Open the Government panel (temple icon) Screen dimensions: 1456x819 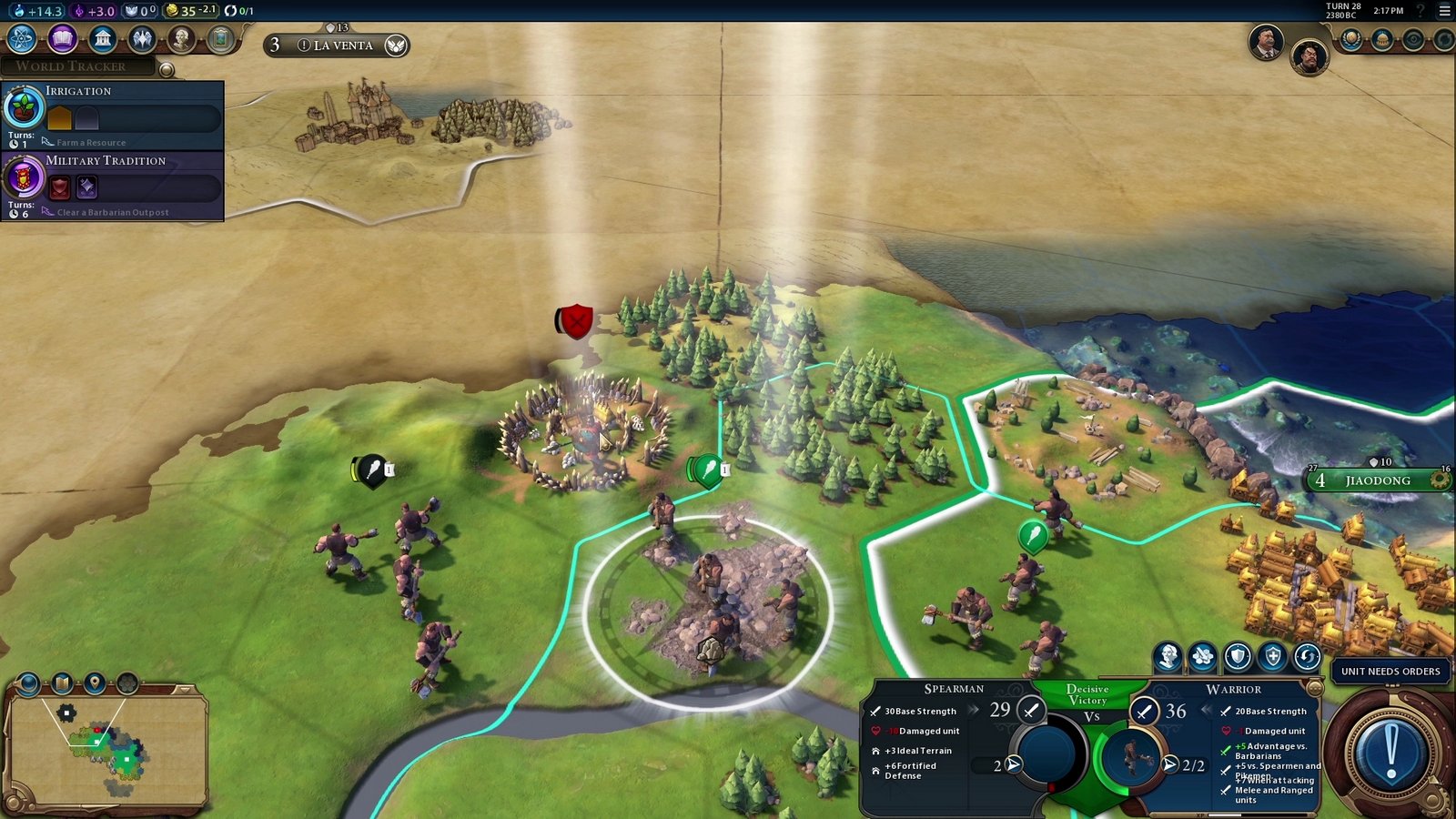pos(103,40)
